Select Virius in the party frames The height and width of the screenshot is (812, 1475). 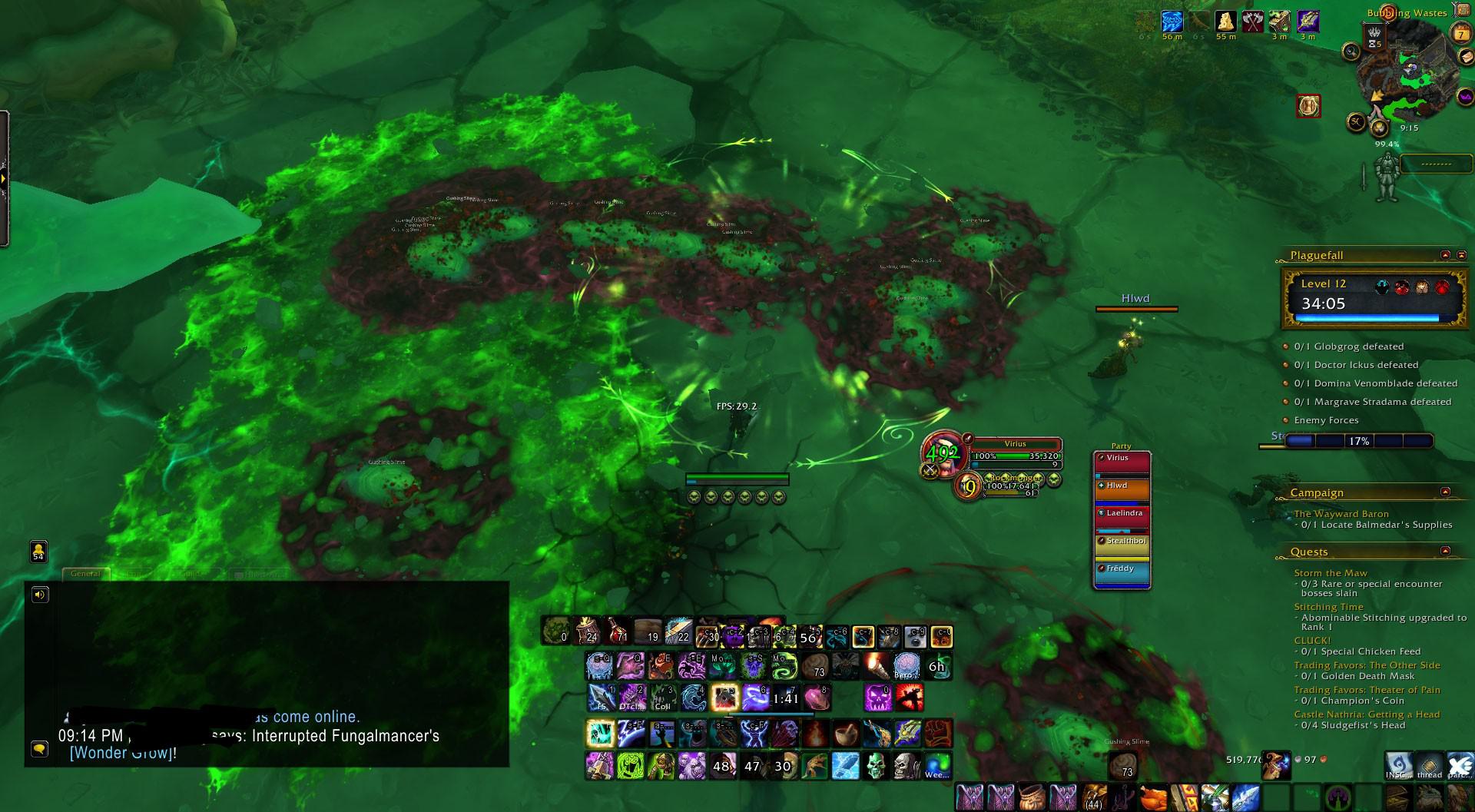tap(1121, 457)
